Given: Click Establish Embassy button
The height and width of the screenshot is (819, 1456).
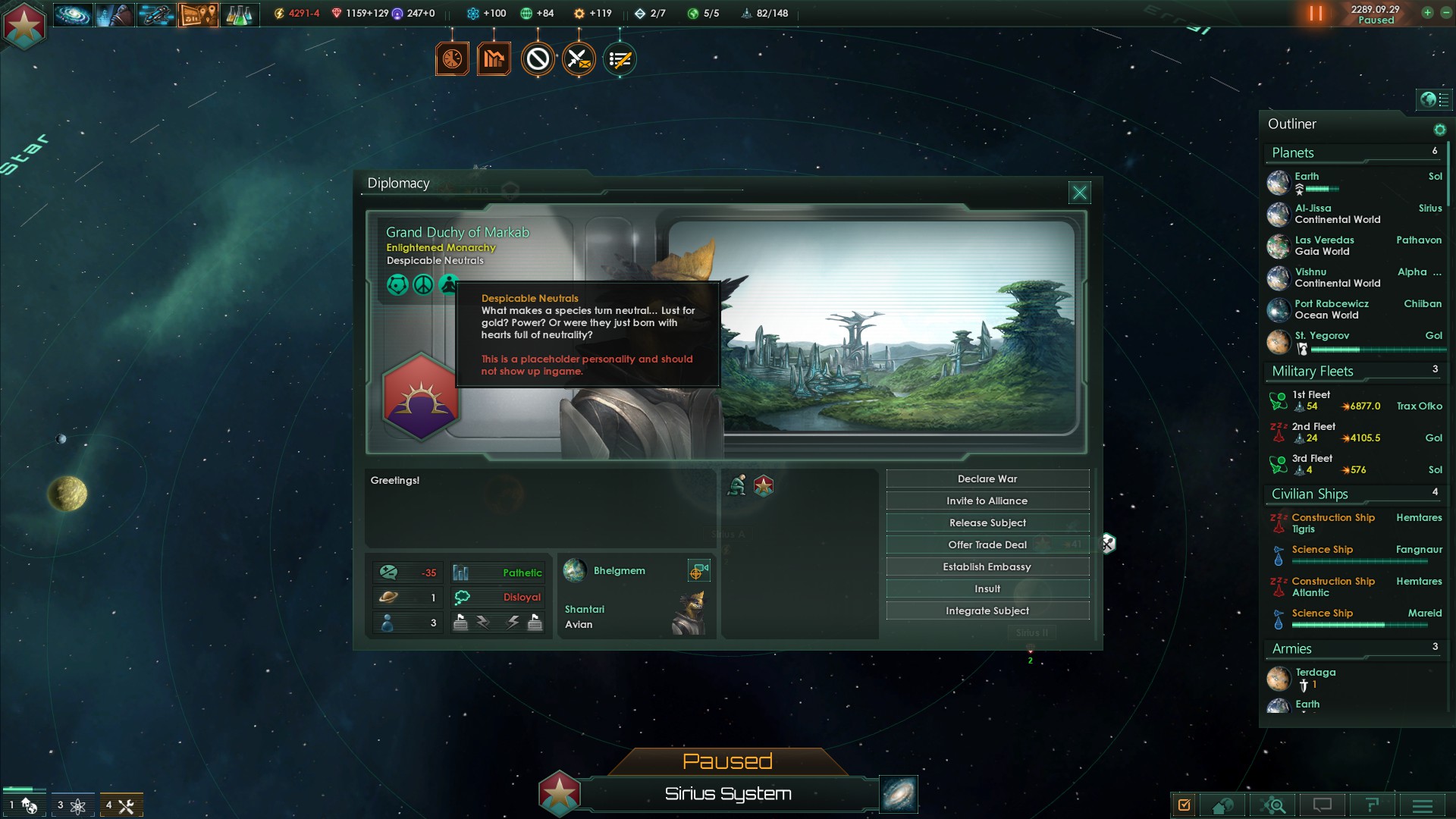Looking at the screenshot, I should [x=987, y=567].
